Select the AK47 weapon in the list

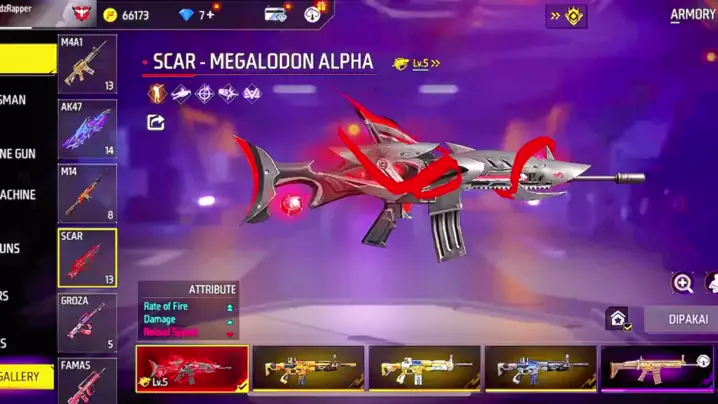point(87,128)
